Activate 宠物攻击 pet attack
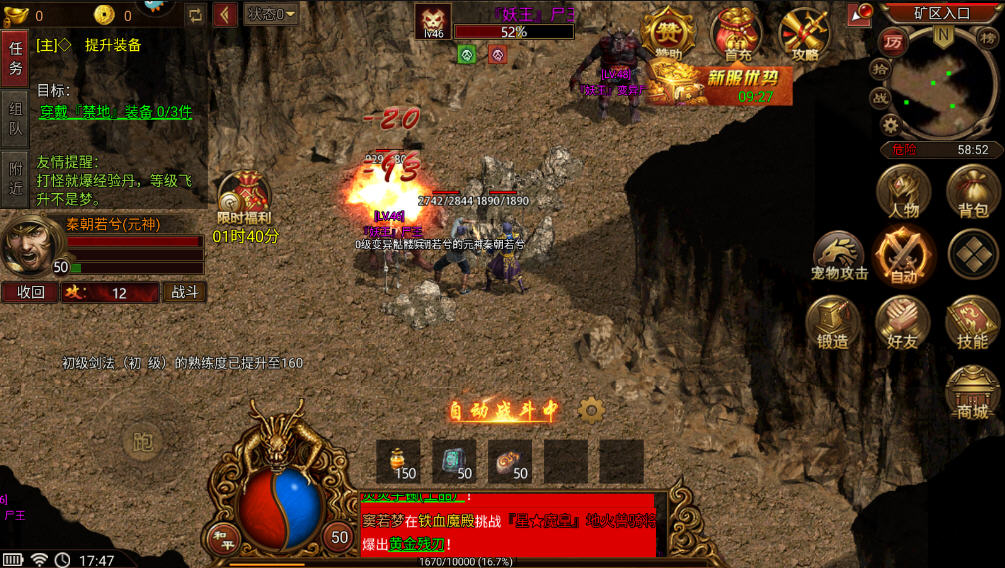 (x=839, y=256)
